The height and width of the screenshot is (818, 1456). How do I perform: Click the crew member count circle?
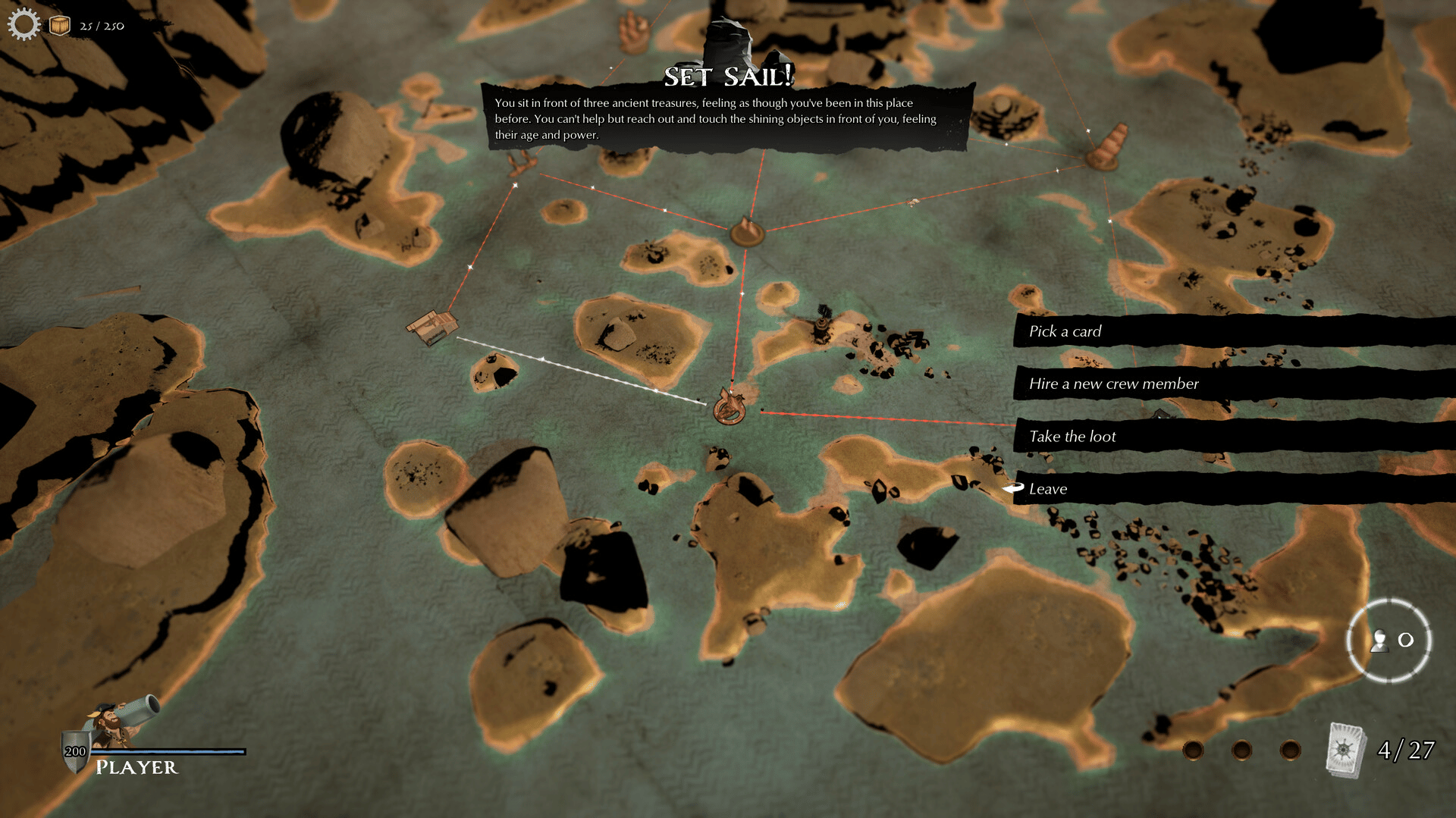1389,641
